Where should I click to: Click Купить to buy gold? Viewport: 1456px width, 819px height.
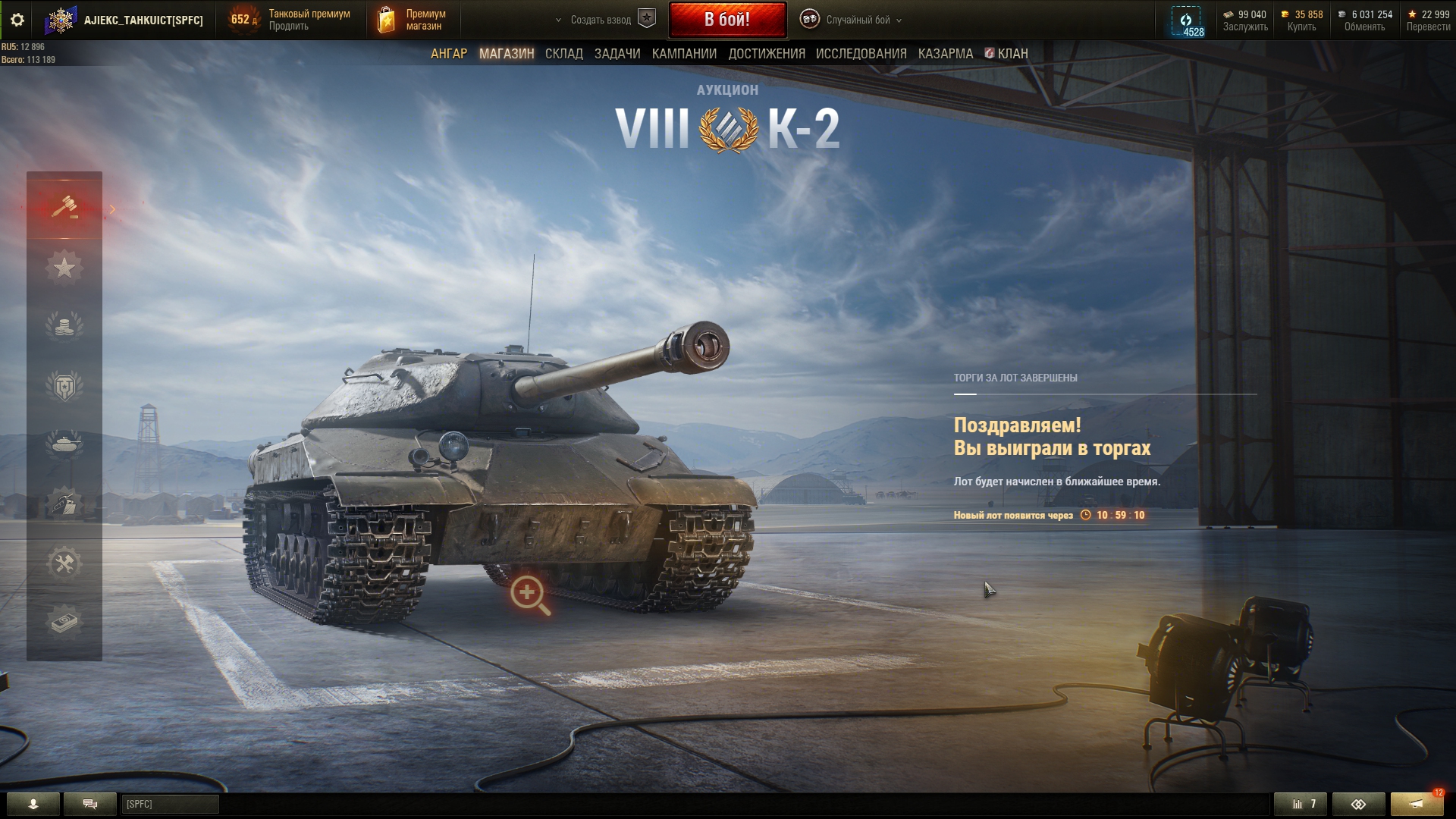click(x=1301, y=27)
